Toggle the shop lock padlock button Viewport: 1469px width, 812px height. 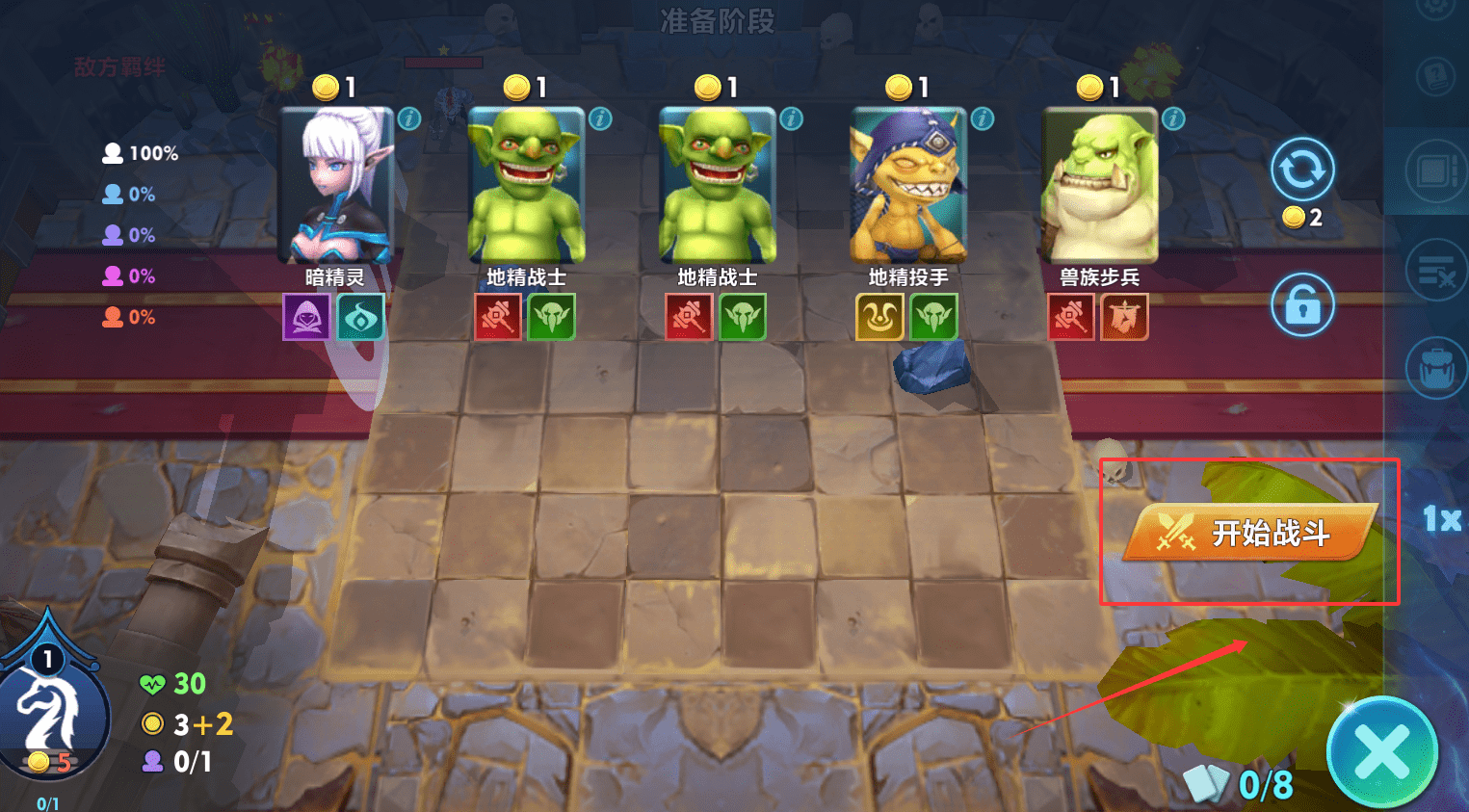tap(1302, 305)
